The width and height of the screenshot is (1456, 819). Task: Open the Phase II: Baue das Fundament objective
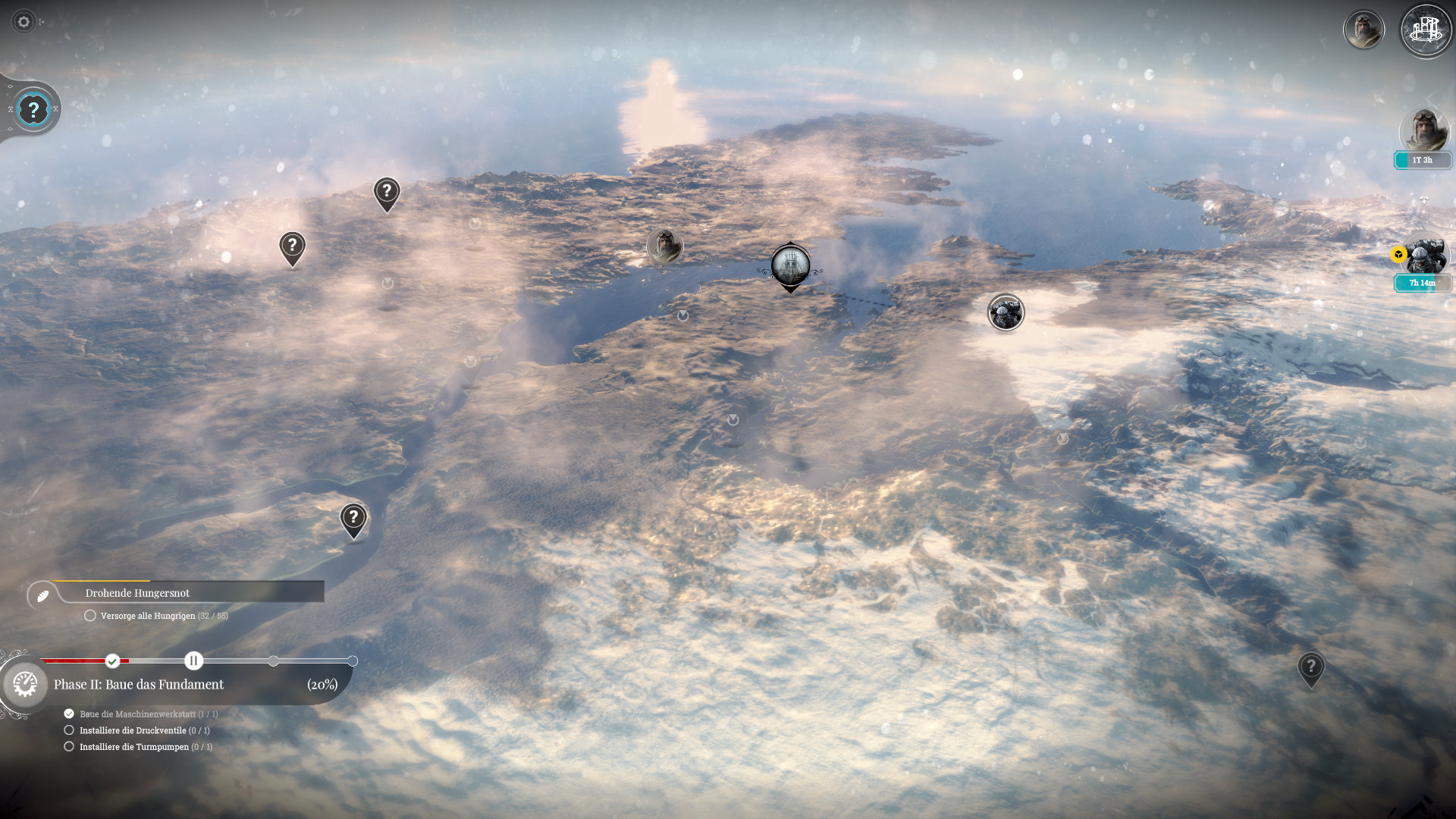click(139, 684)
